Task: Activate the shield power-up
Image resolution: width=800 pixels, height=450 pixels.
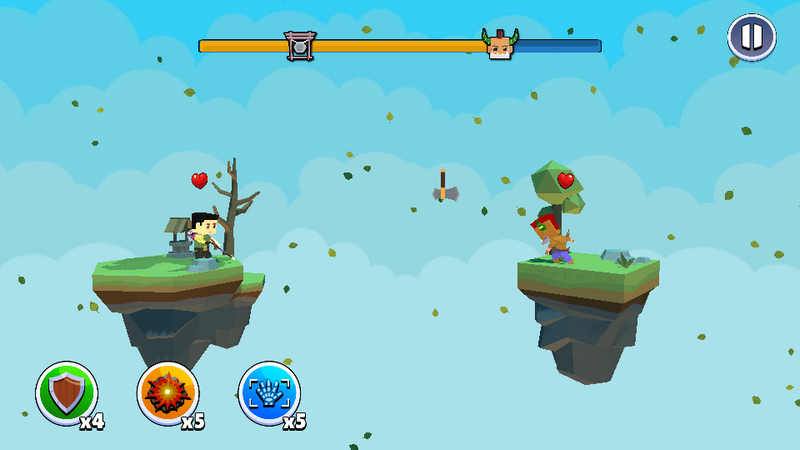Action: 67,393
